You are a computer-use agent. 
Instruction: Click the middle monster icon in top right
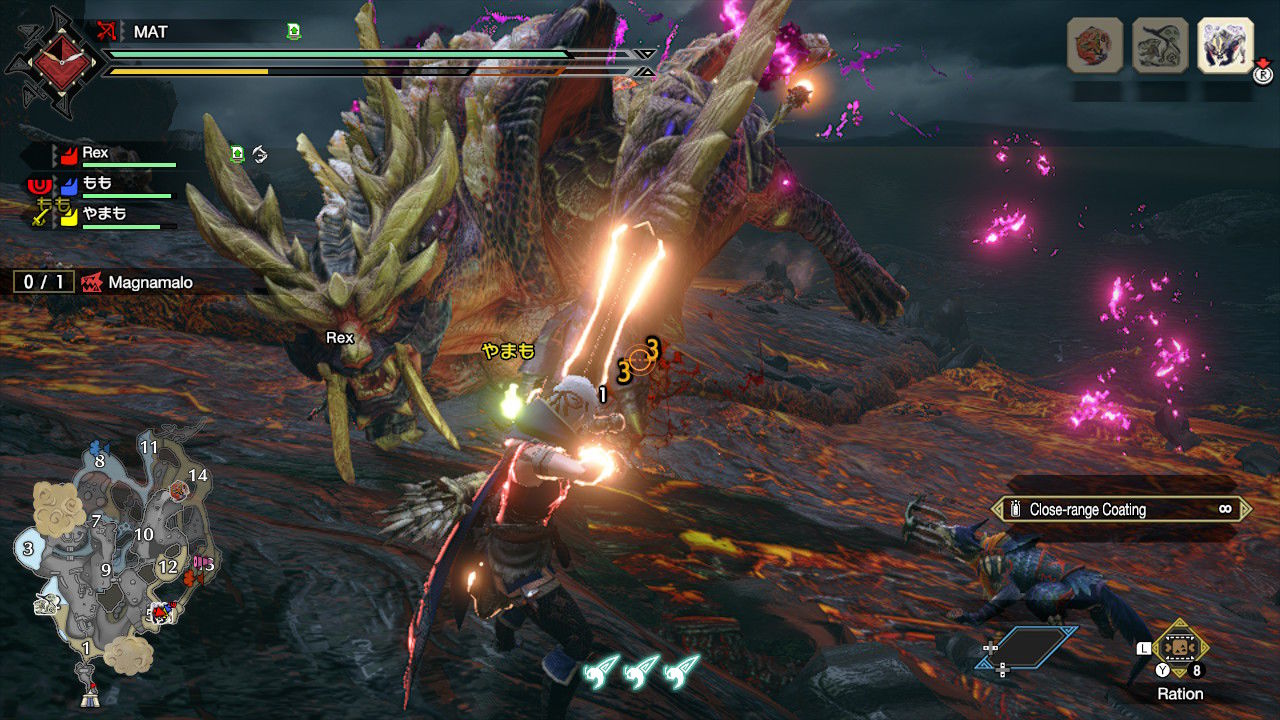1158,45
